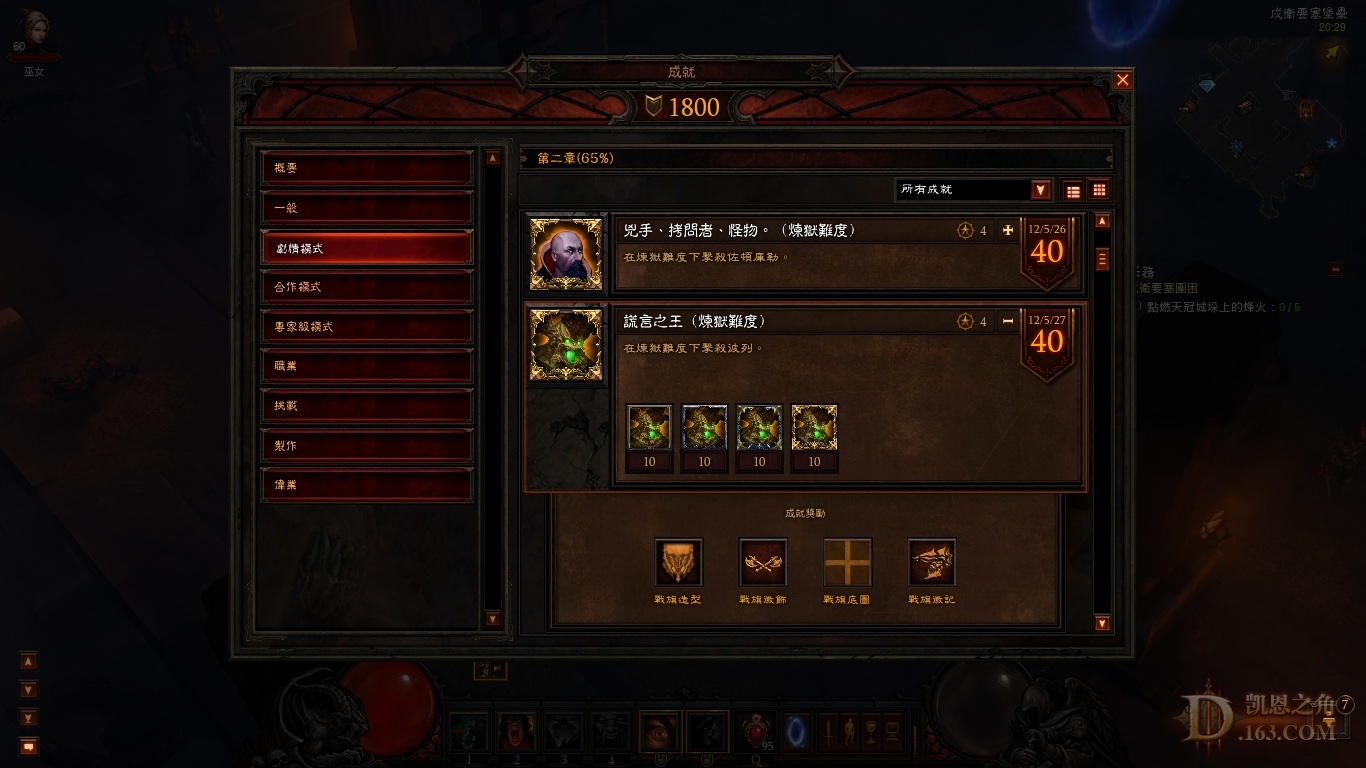Open the 製作 crafting achievements
The image size is (1366, 768).
click(x=366, y=445)
